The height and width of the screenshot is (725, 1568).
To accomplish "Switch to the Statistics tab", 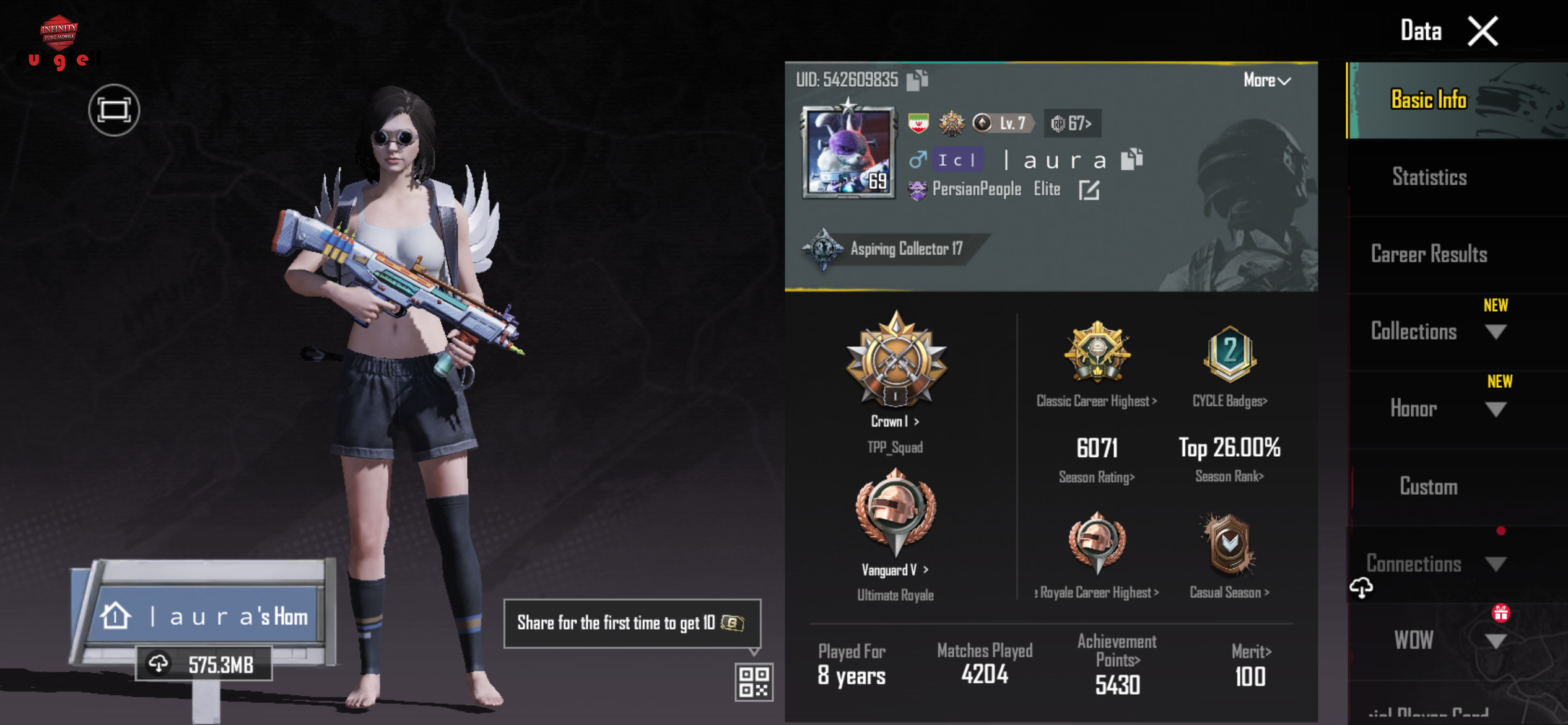I will [x=1429, y=177].
